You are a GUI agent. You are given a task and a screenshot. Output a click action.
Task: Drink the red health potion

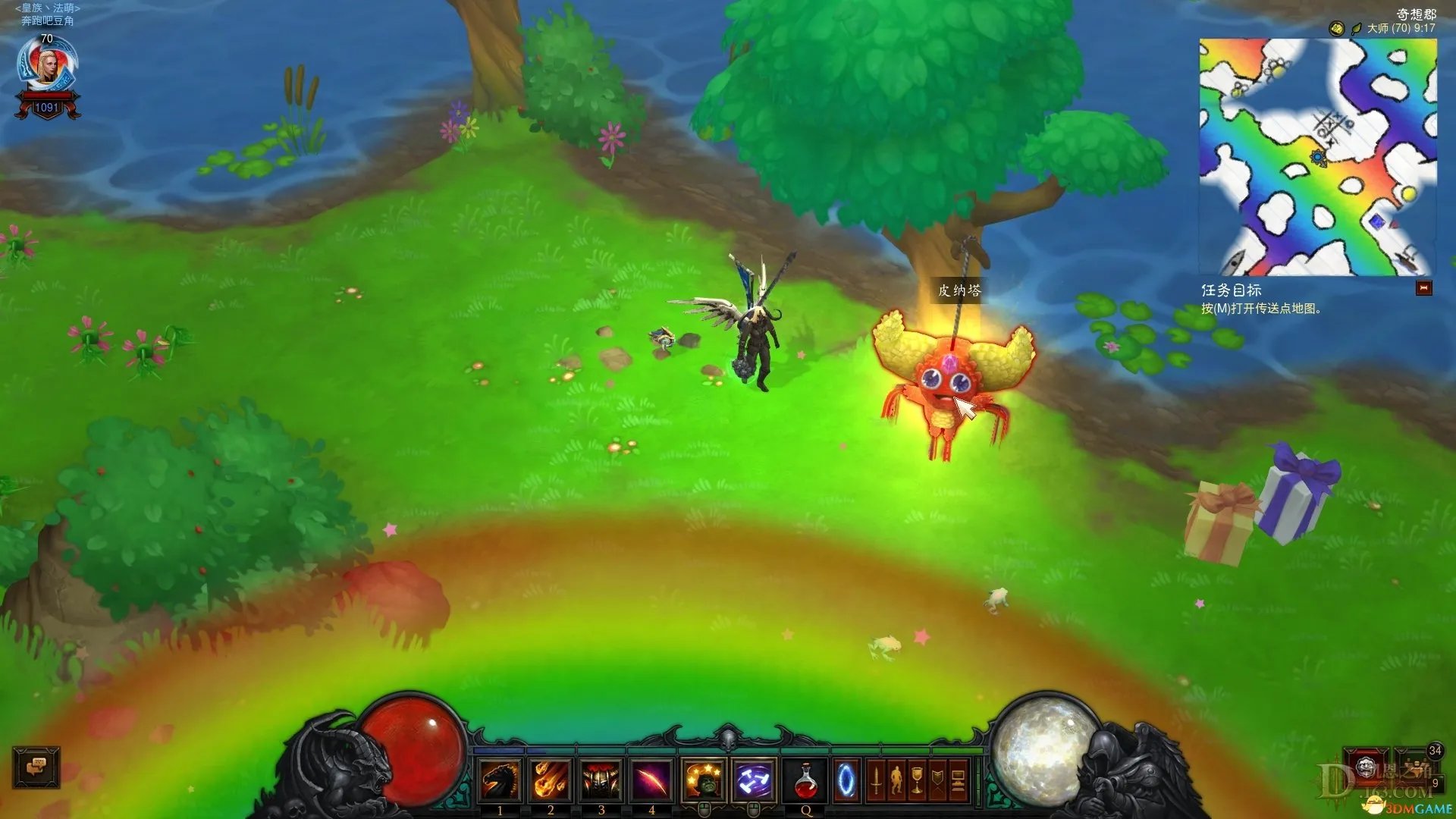click(x=806, y=780)
